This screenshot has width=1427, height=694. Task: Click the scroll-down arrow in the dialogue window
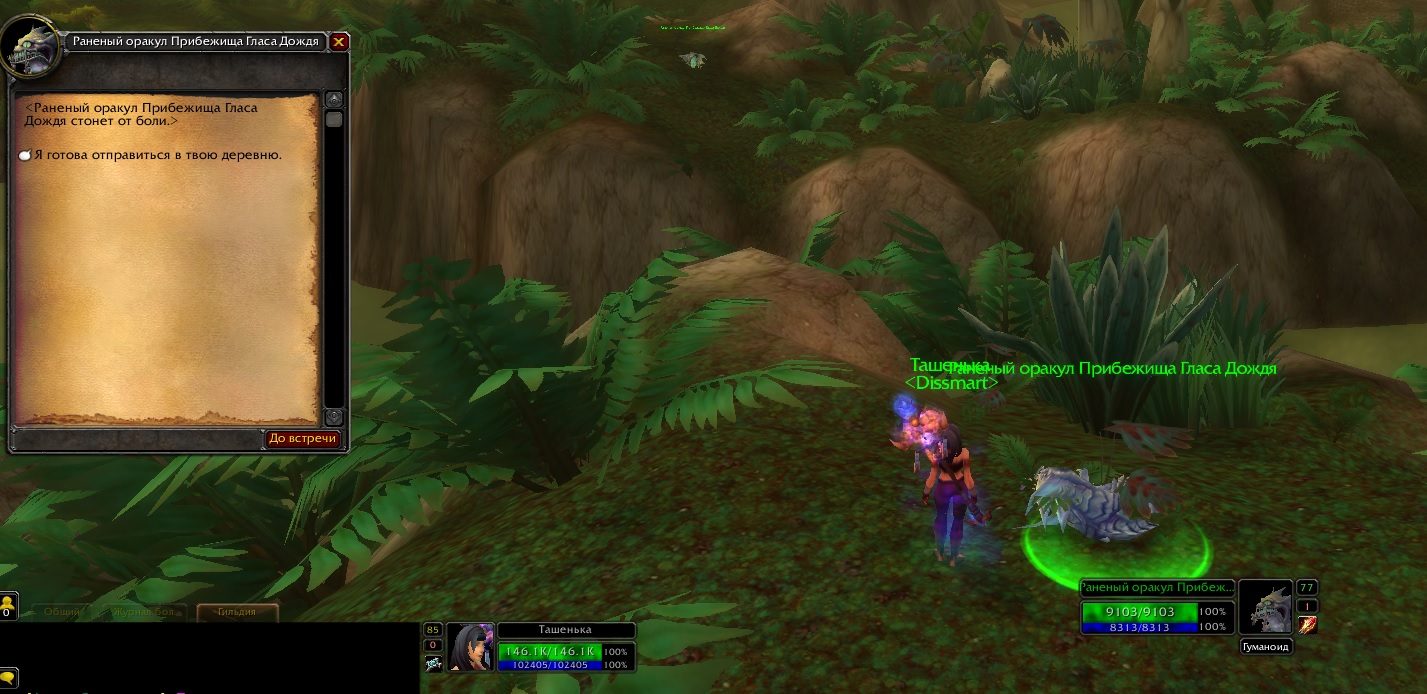pos(334,416)
